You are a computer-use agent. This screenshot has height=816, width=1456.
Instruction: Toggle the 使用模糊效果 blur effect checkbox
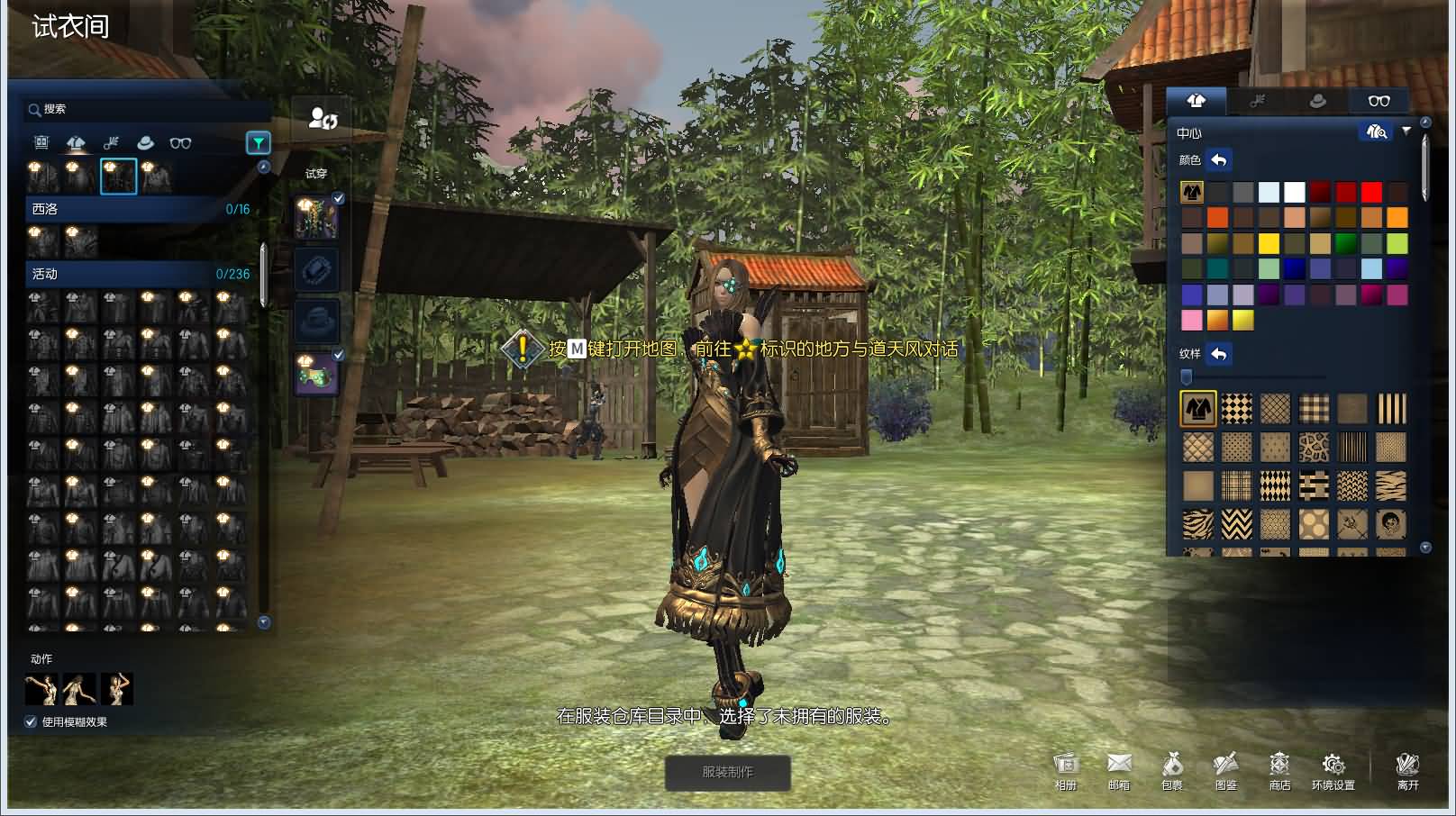pos(30,721)
